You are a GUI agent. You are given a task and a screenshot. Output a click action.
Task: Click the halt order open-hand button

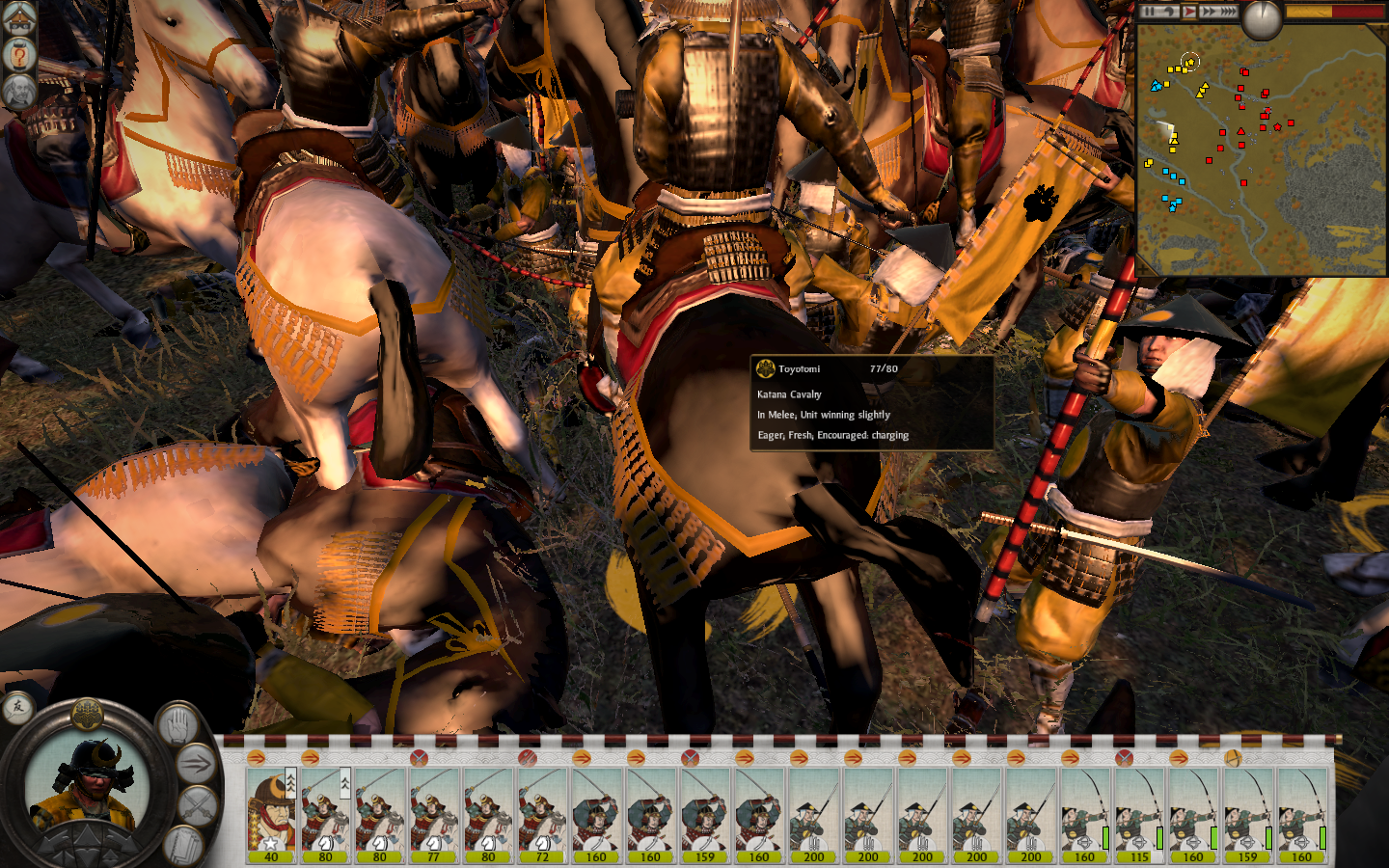coord(177,724)
